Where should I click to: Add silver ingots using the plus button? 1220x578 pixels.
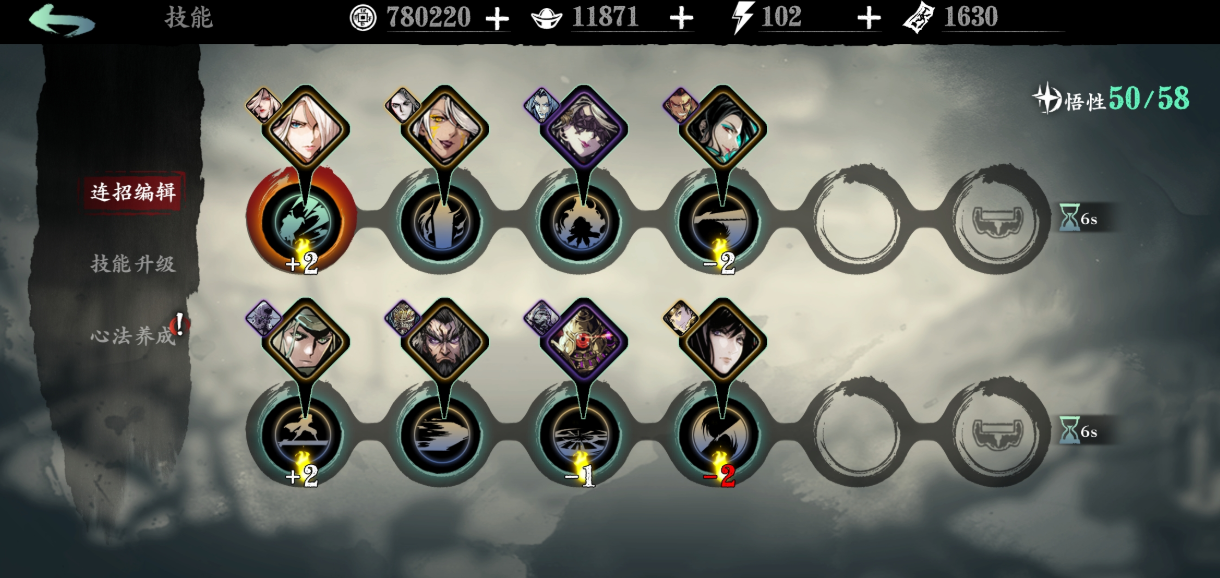(681, 18)
